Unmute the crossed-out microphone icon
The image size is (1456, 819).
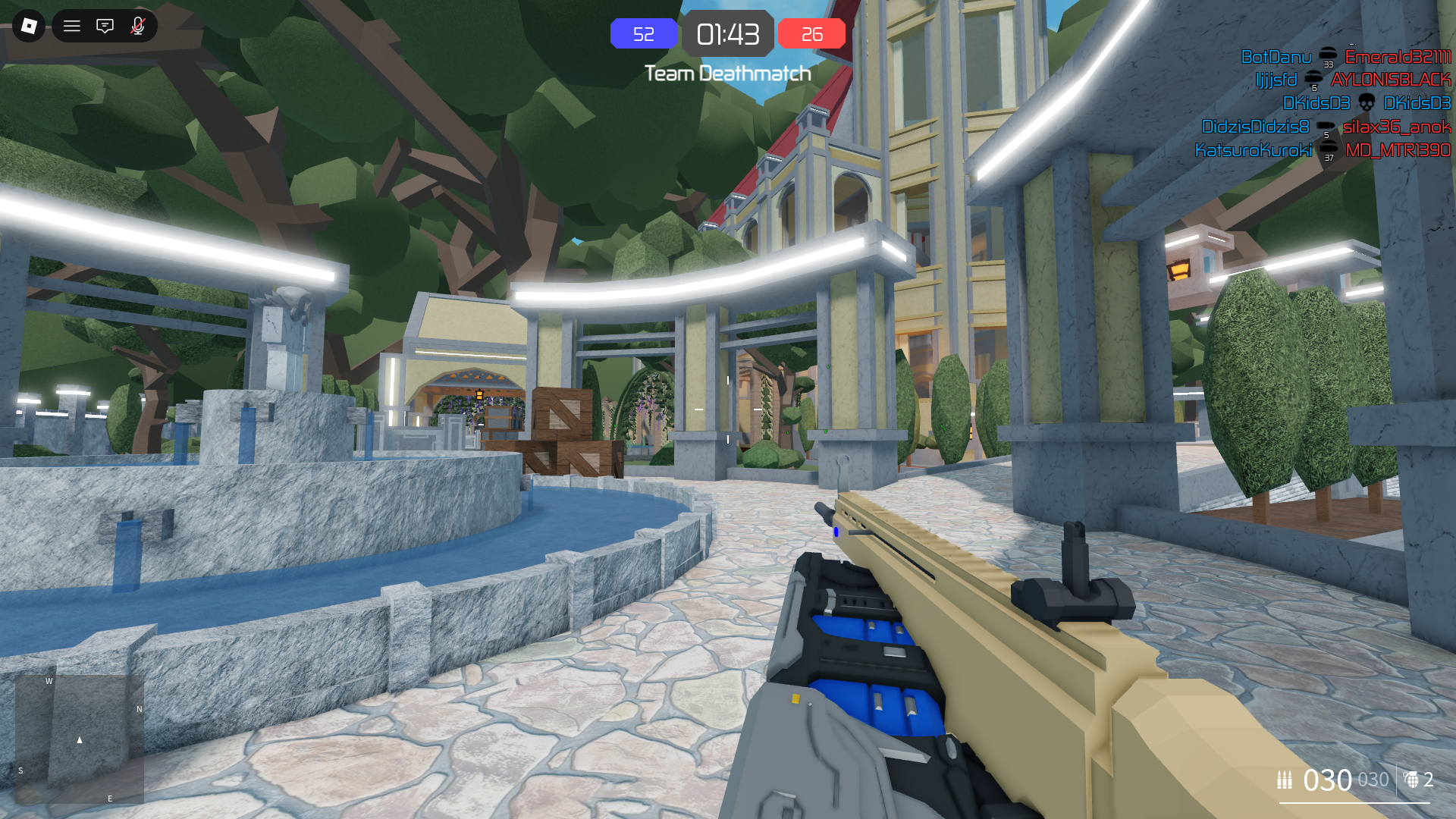[x=137, y=25]
